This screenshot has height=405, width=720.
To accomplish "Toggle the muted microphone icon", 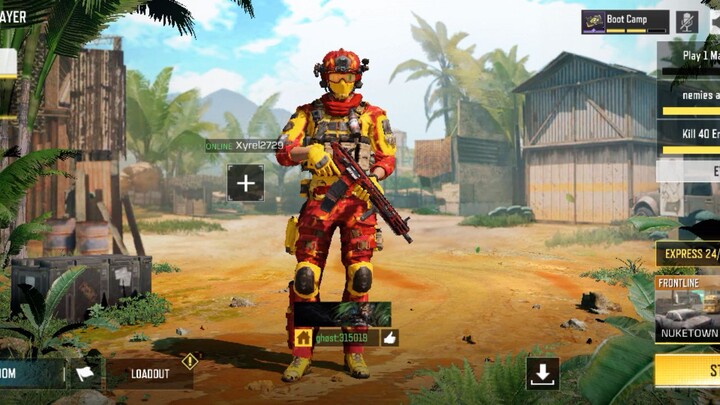I will pos(687,22).
